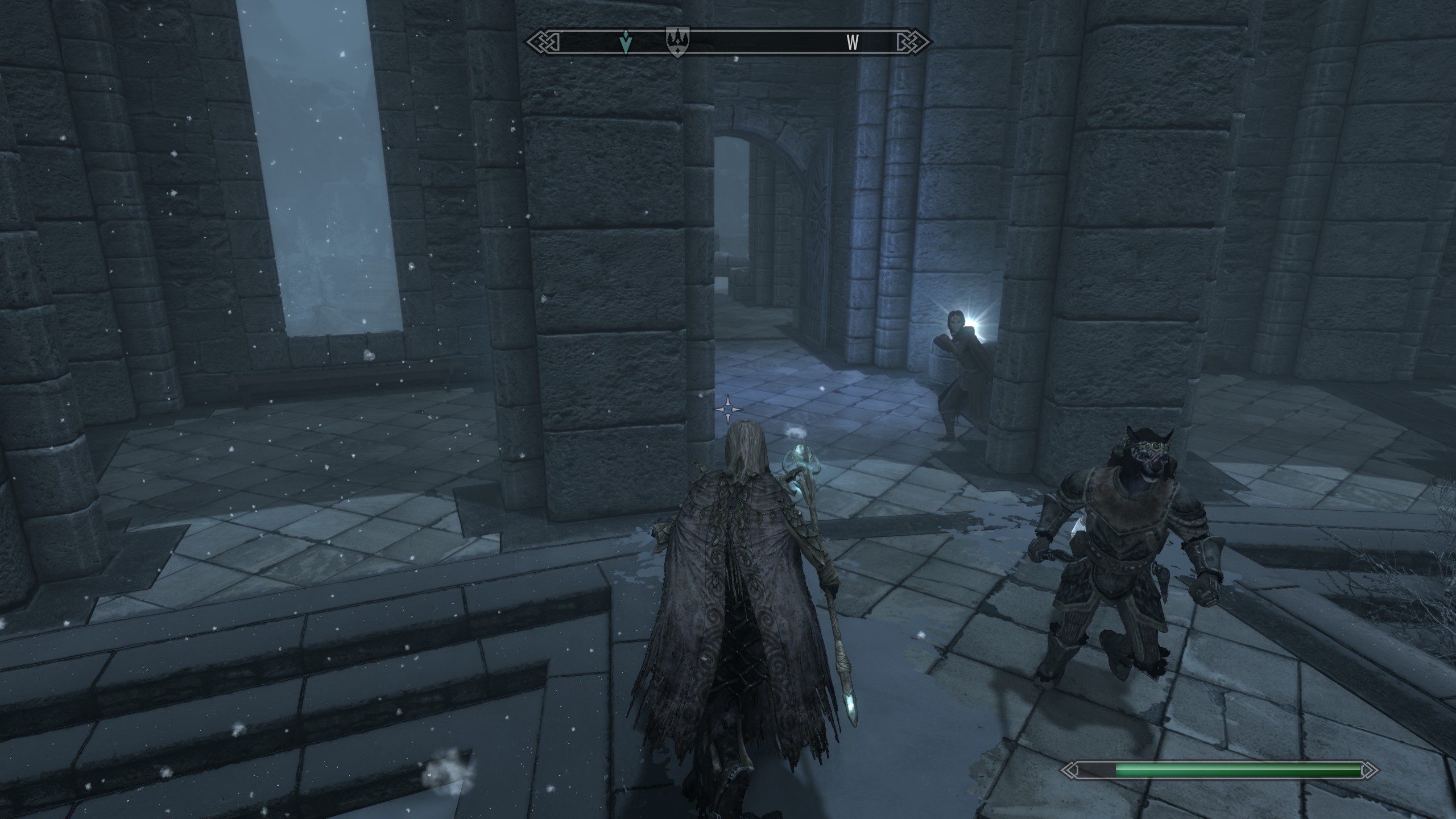The image size is (1456, 819).
Task: Select the crowned shield marker on the compass
Action: point(677,42)
